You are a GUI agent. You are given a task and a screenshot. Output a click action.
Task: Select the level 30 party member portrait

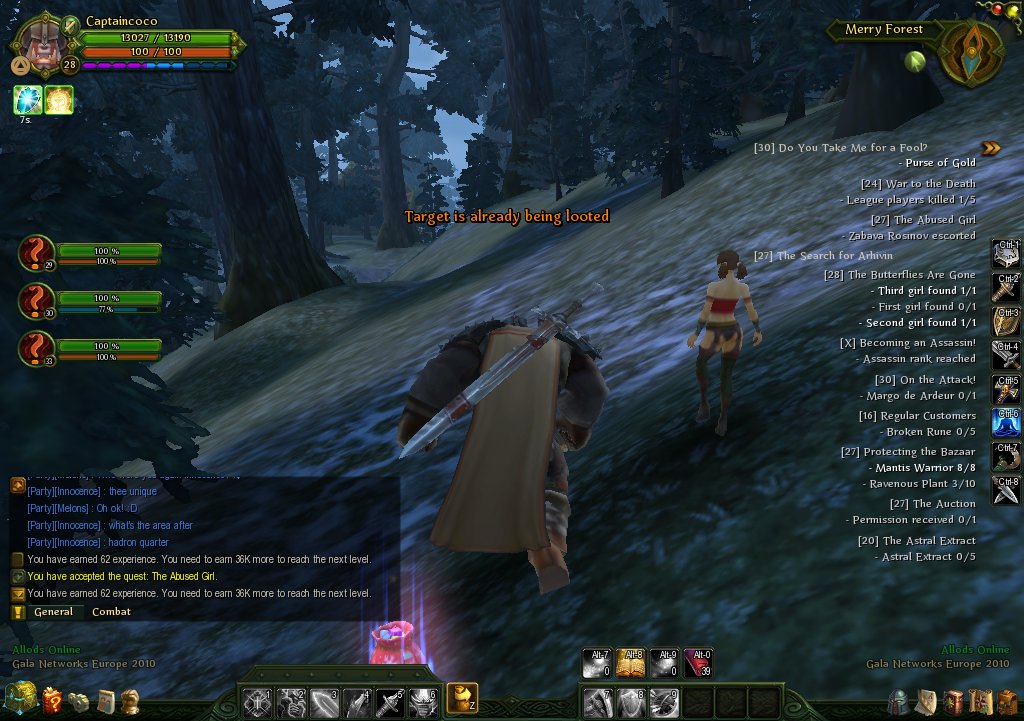[x=36, y=300]
